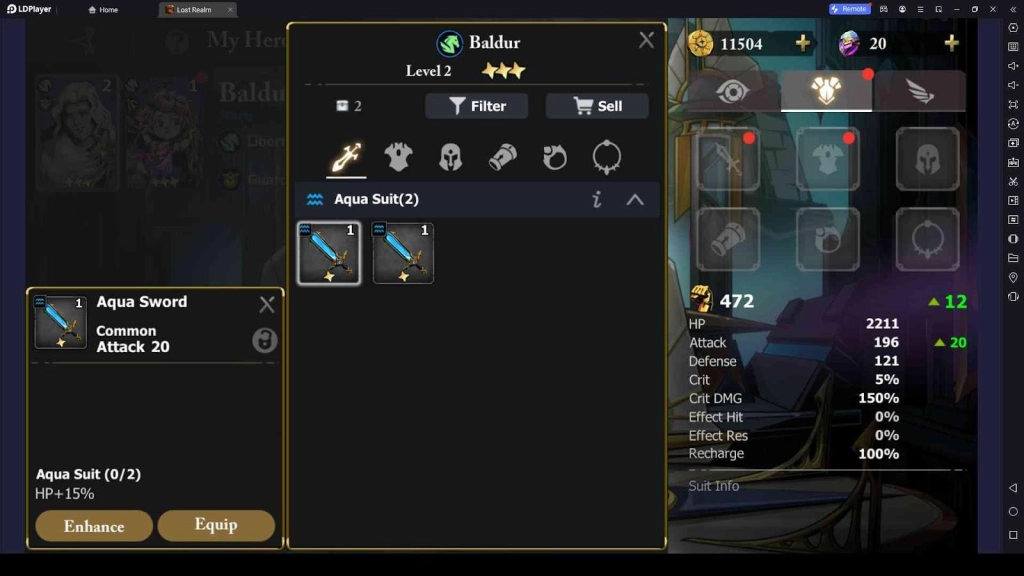Viewport: 1024px width, 576px height.
Task: Open the eye overview tab
Action: 733,91
